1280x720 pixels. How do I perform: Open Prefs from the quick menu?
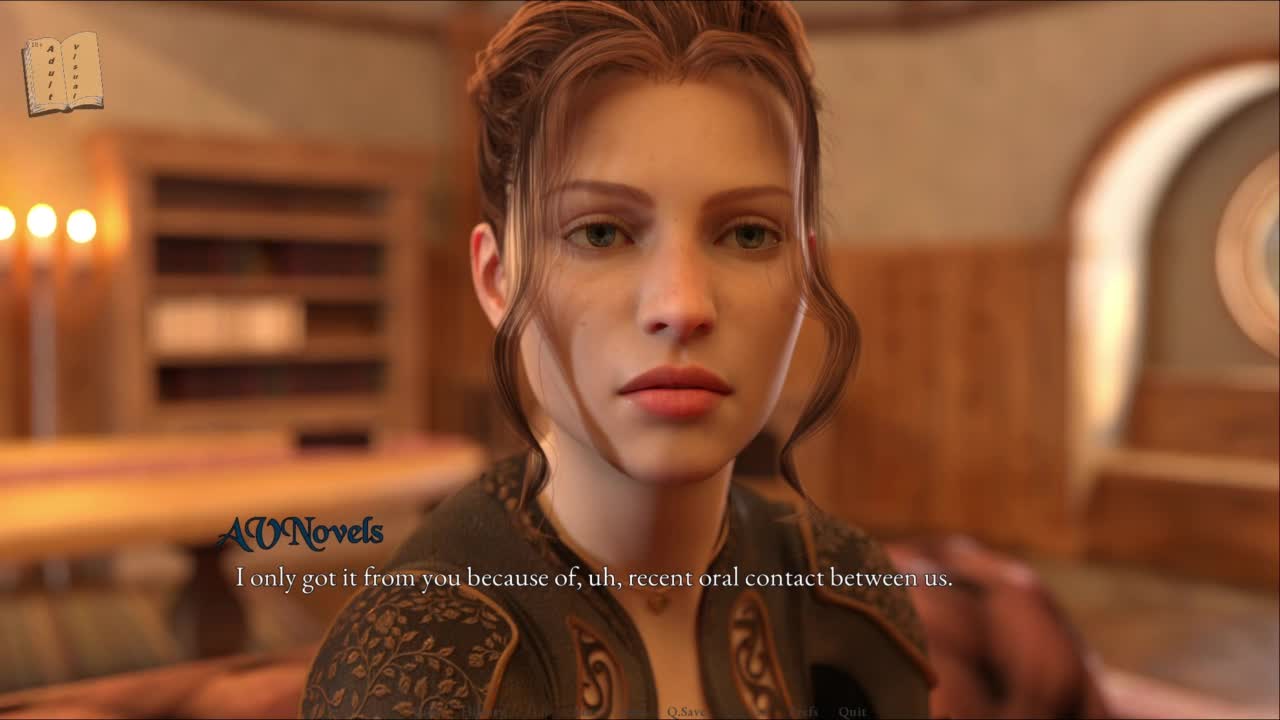[x=803, y=712]
